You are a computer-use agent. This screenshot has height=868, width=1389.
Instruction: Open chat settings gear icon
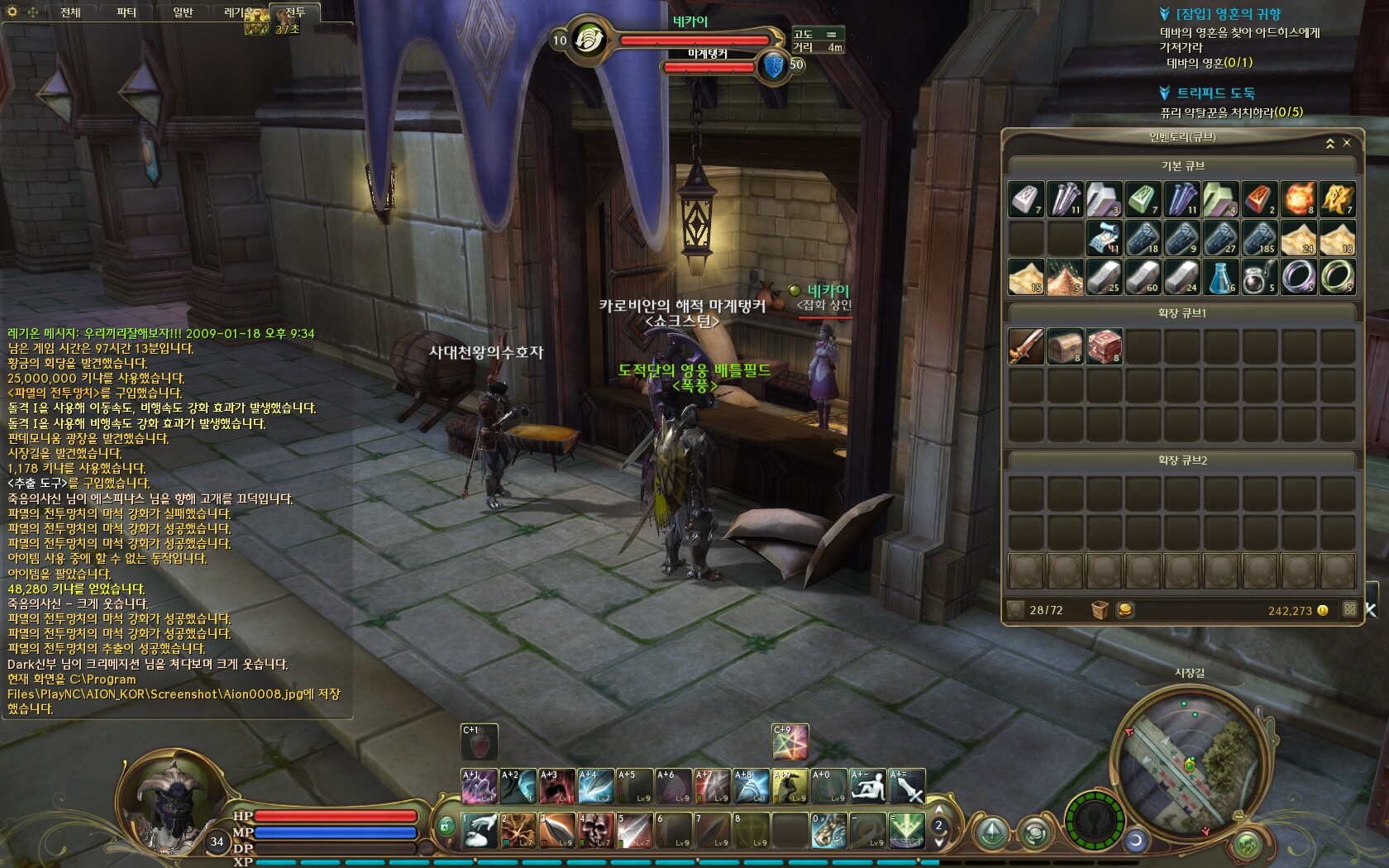click(12, 12)
